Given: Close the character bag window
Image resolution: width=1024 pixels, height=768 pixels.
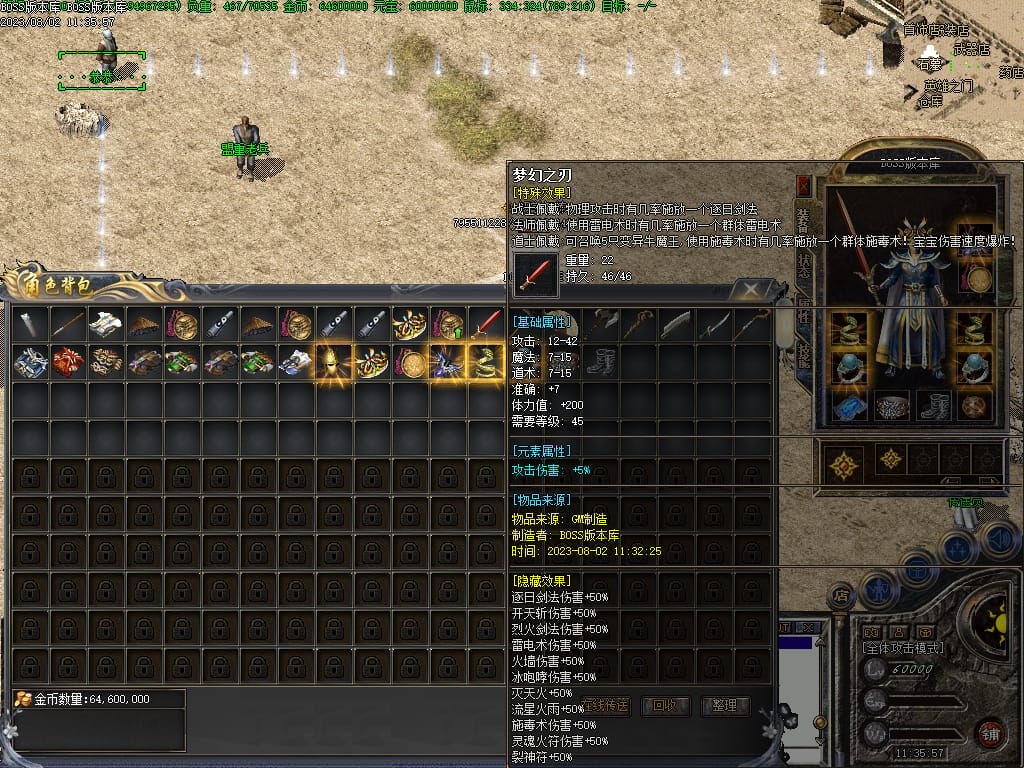Looking at the screenshot, I should pos(747,290).
